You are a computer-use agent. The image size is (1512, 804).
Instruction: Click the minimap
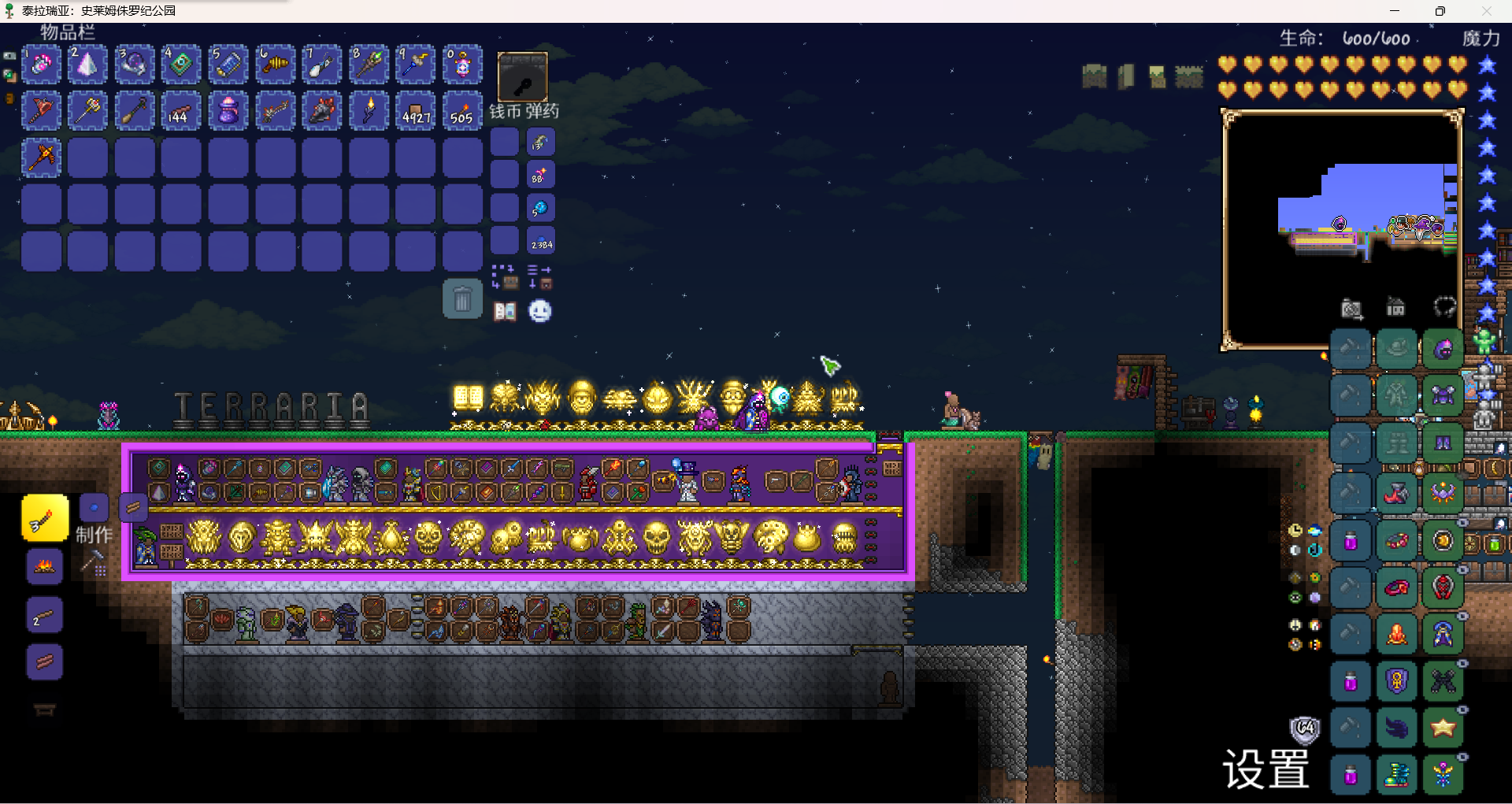[1342, 228]
